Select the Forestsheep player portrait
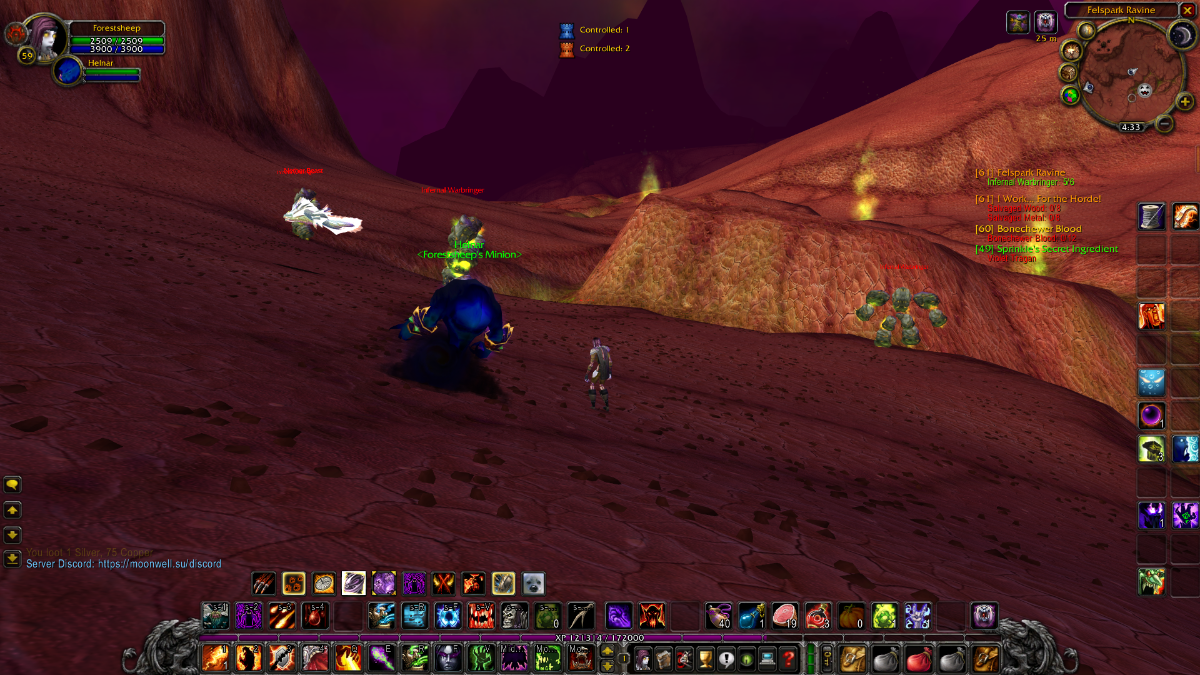The image size is (1200, 675). click(44, 38)
